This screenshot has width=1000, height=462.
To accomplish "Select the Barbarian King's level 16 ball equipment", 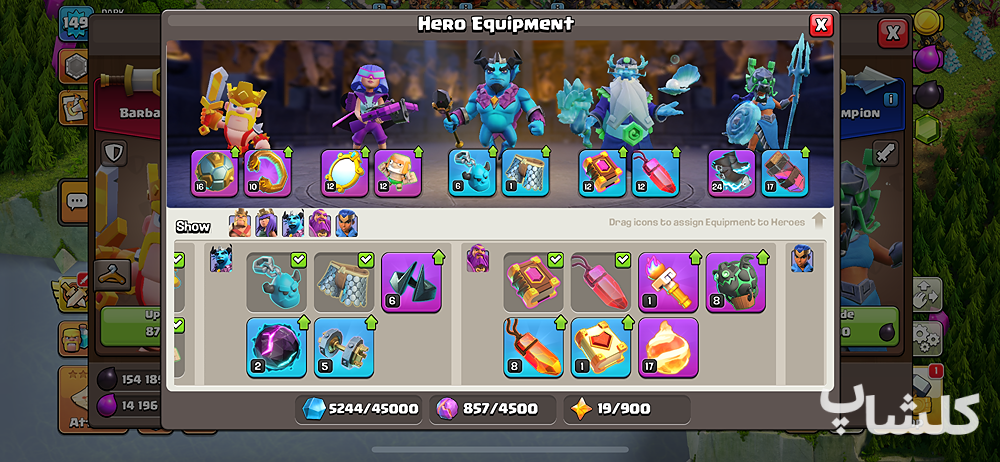I will coord(214,173).
